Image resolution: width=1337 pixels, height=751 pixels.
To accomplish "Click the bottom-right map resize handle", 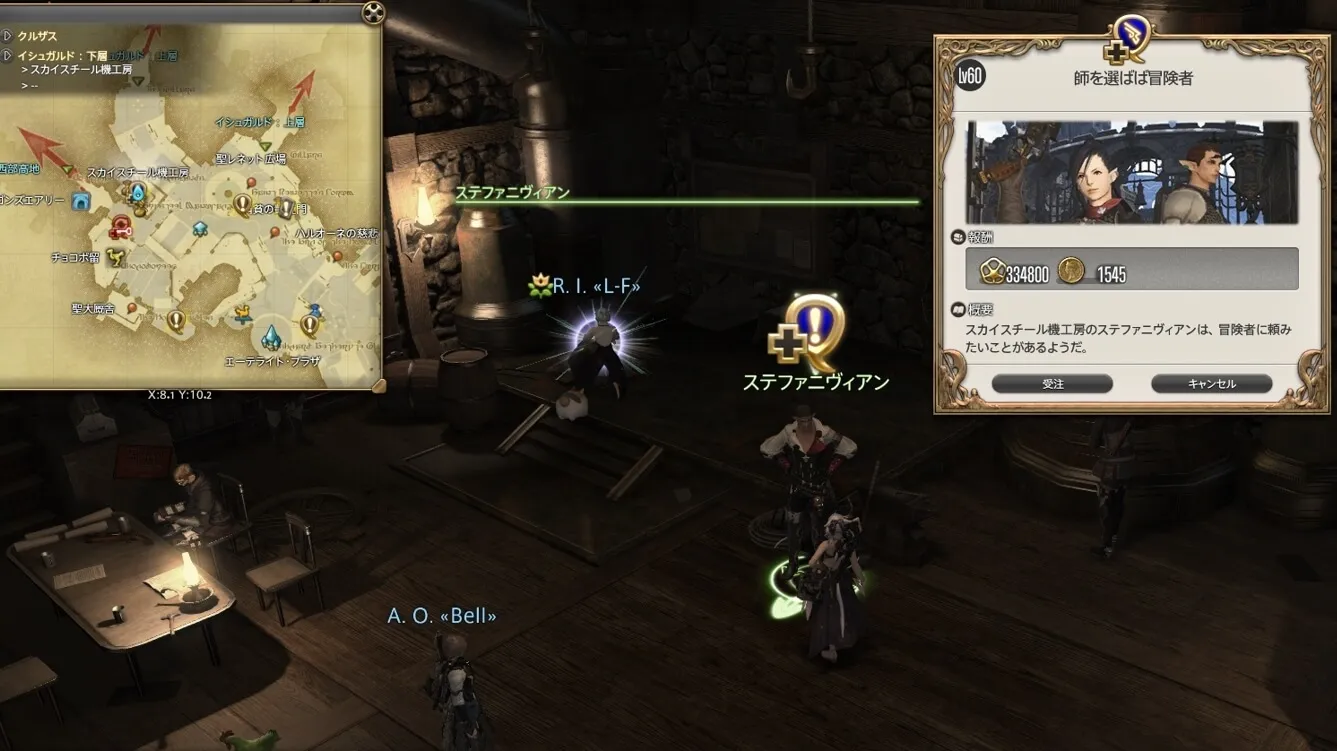I will (378, 385).
